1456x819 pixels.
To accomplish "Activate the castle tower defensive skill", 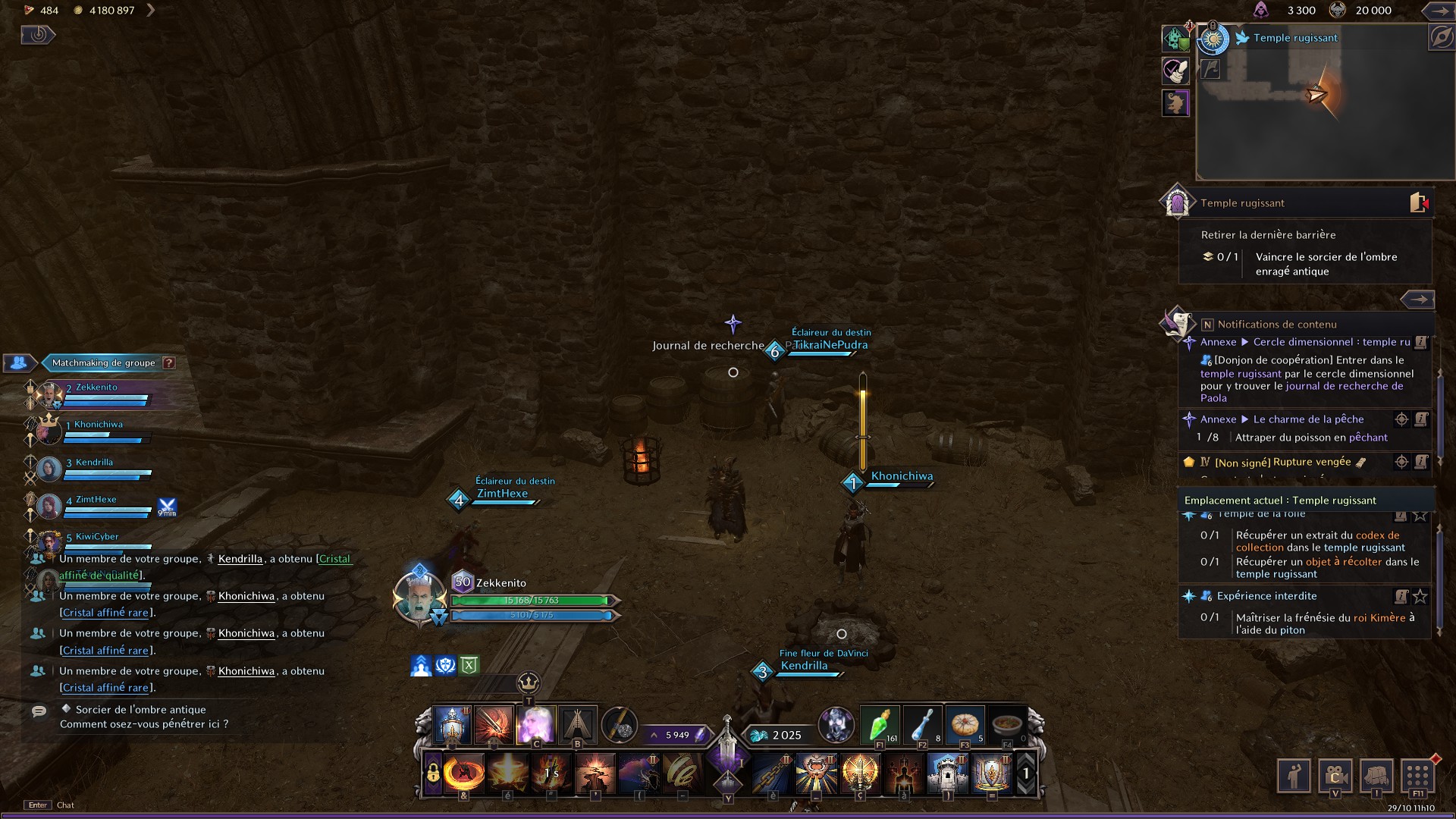I will point(947,773).
